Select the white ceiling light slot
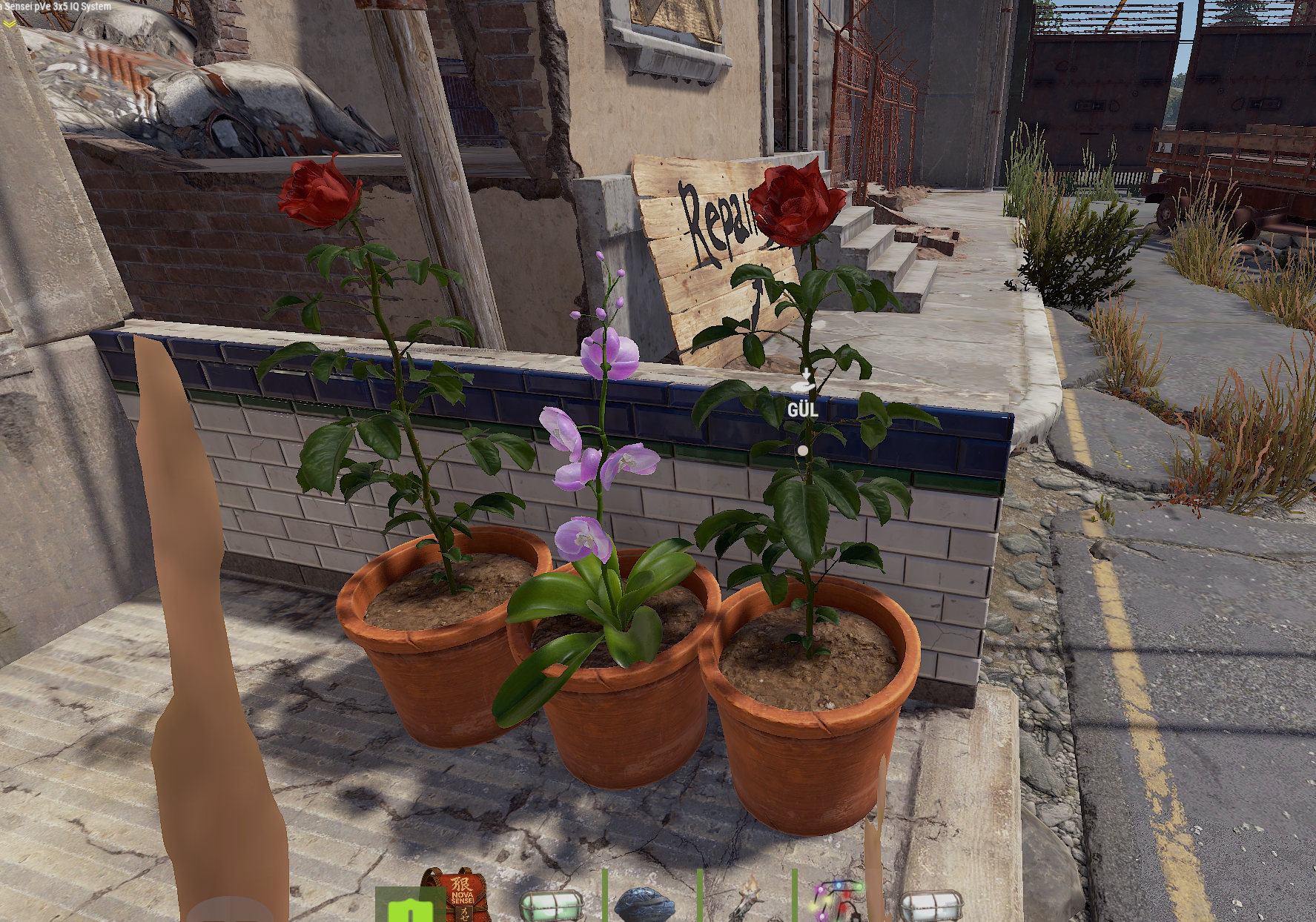The height and width of the screenshot is (922, 1316). [x=933, y=906]
